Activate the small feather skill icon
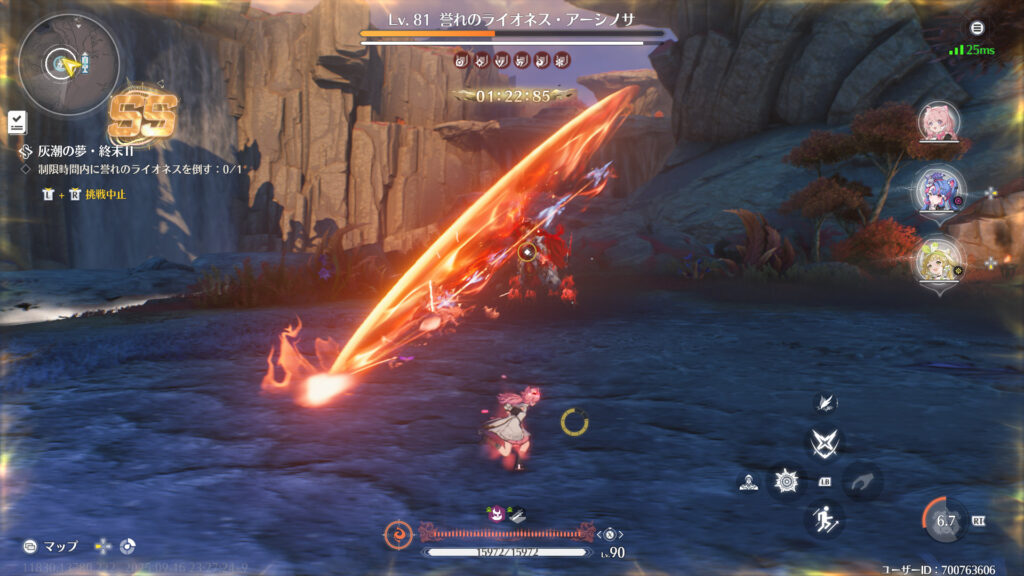This screenshot has width=1024, height=576. [826, 402]
